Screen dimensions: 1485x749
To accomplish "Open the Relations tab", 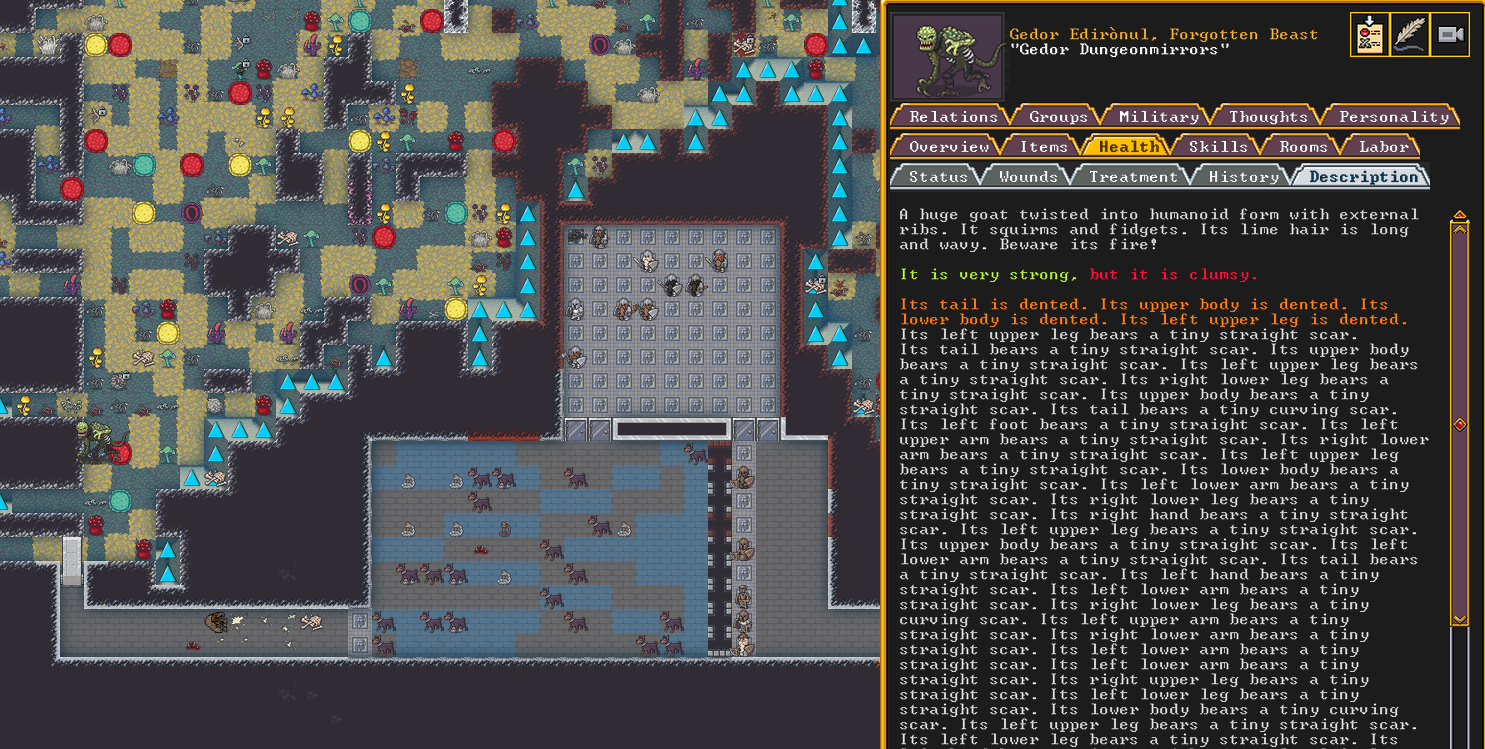I will pyautogui.click(x=953, y=117).
